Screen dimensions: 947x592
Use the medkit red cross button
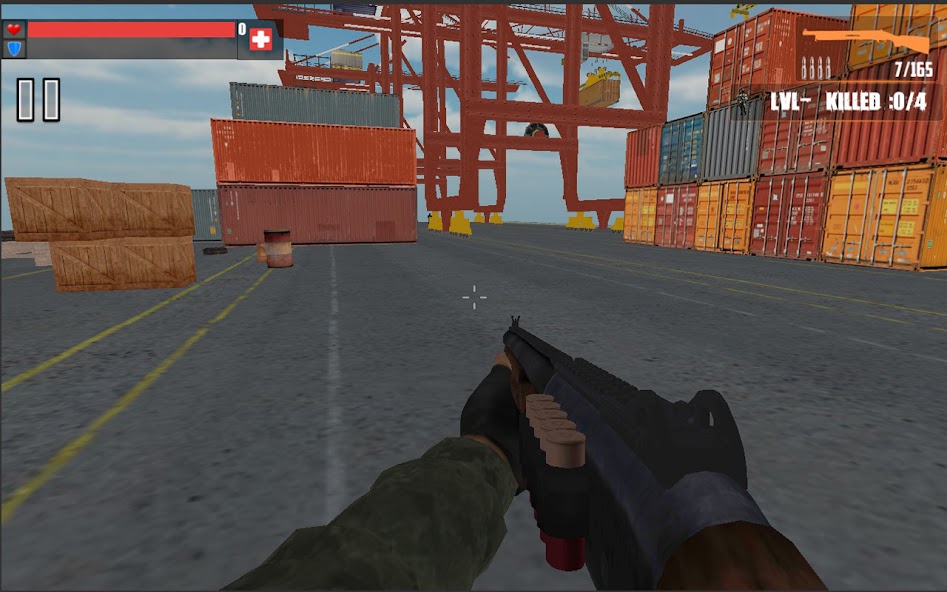coord(261,39)
